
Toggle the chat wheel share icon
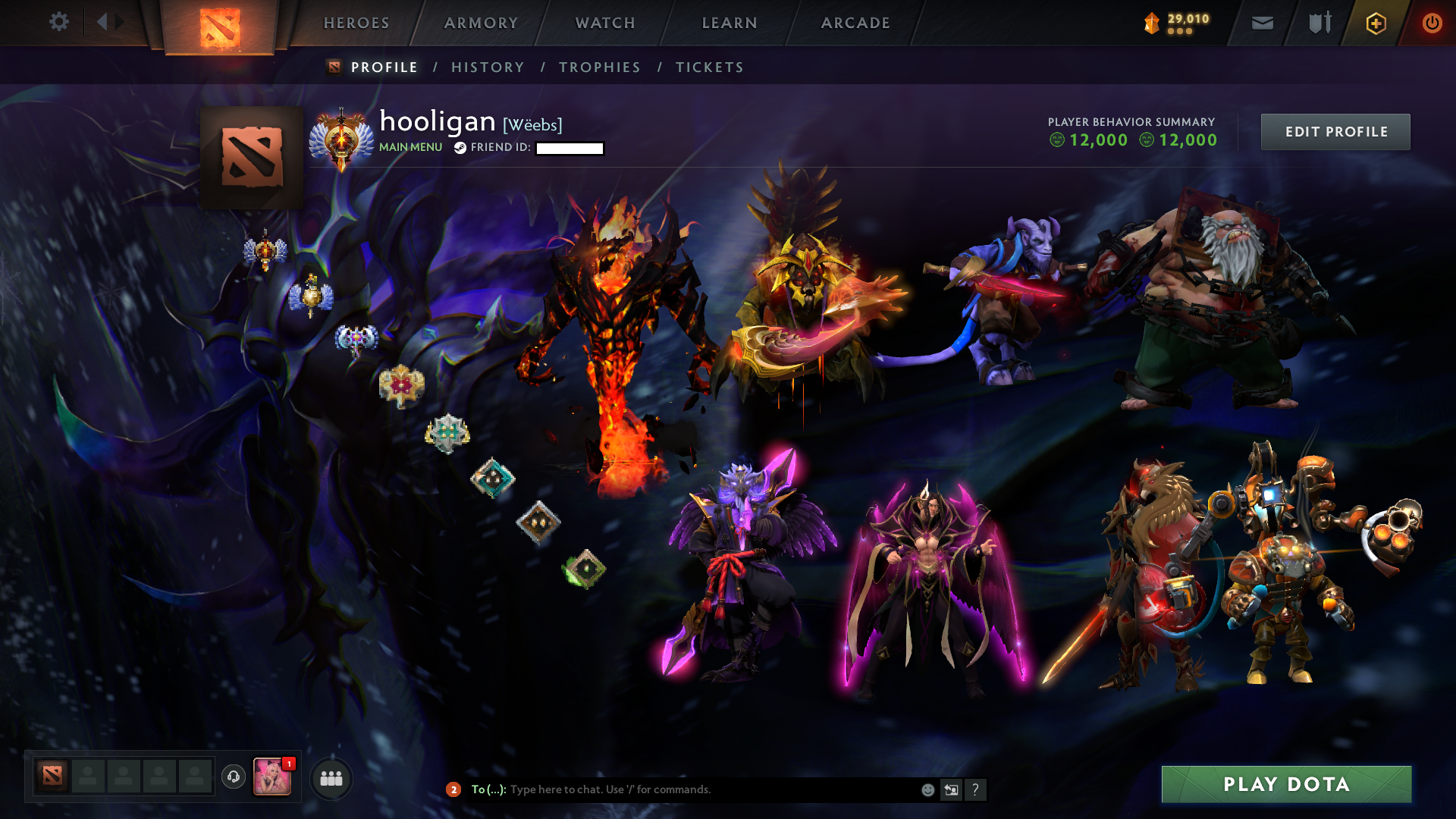click(x=951, y=789)
